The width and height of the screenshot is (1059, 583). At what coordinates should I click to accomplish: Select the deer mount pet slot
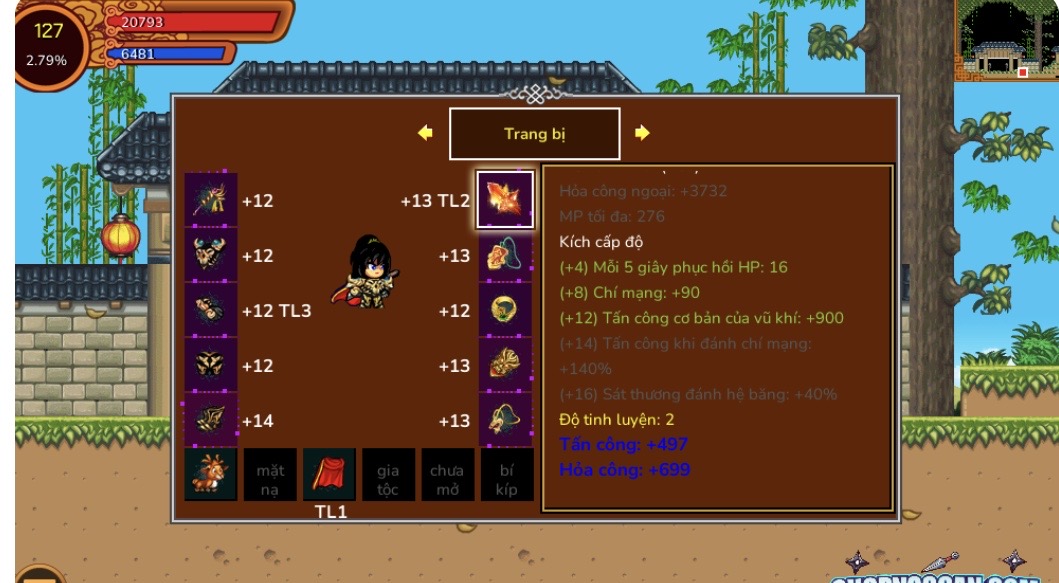pyautogui.click(x=211, y=474)
